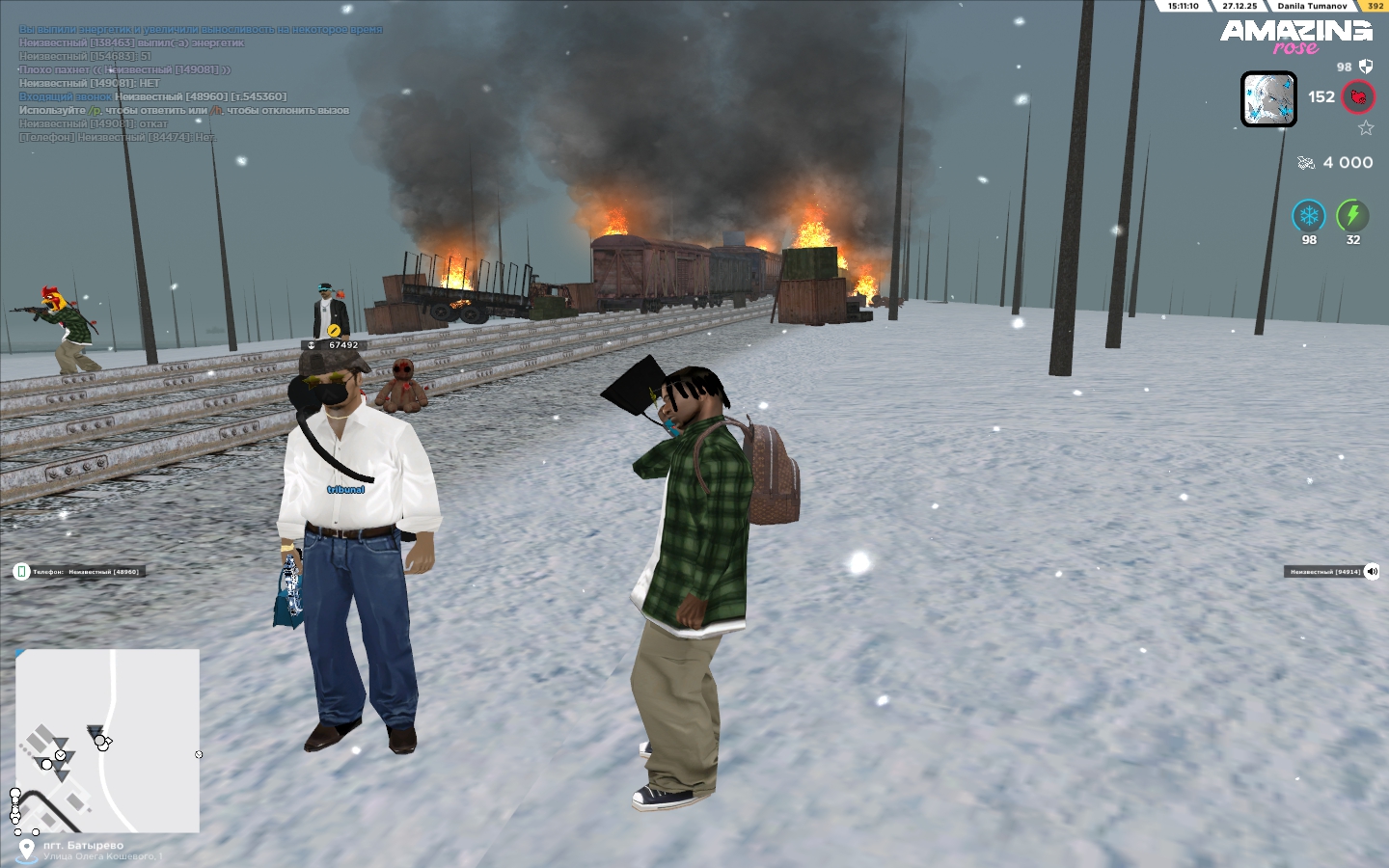The height and width of the screenshot is (868, 1389).
Task: Click the Danila Tumanov name tab
Action: pos(1312,6)
